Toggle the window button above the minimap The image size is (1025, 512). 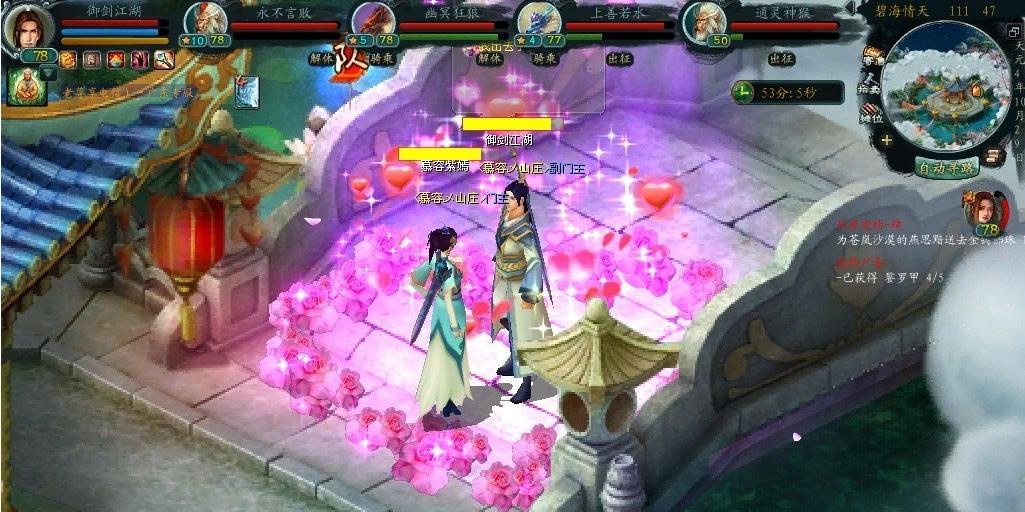point(1014,32)
